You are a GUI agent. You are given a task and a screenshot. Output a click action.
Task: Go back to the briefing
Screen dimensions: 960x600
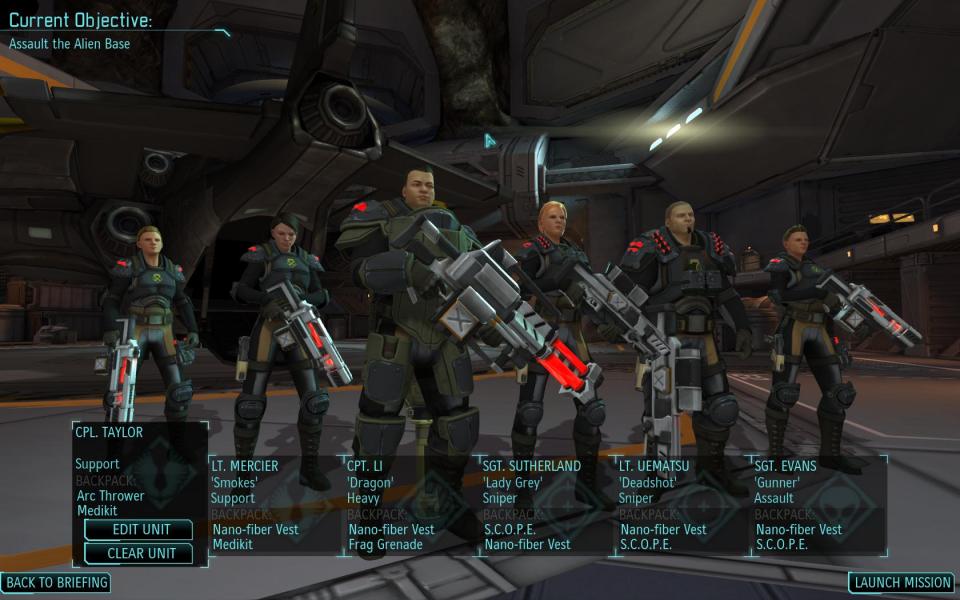click(55, 582)
